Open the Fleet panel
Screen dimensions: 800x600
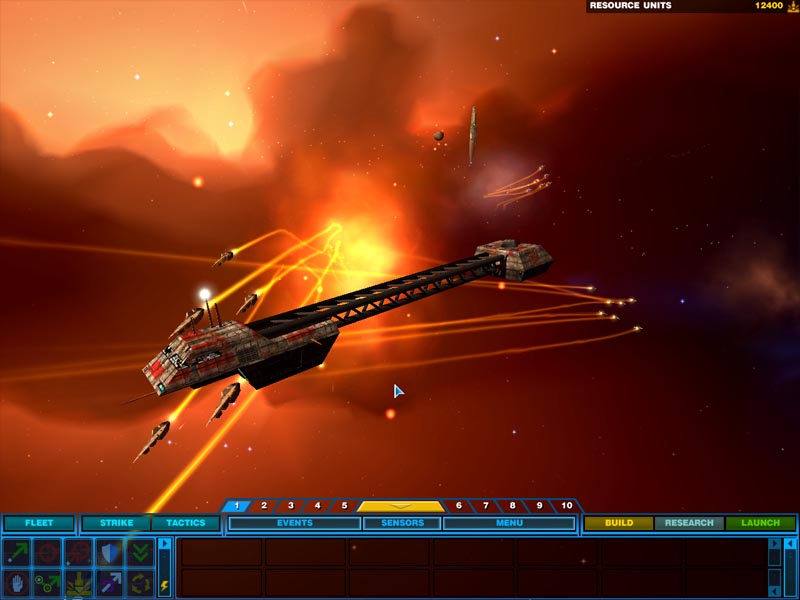point(38,523)
